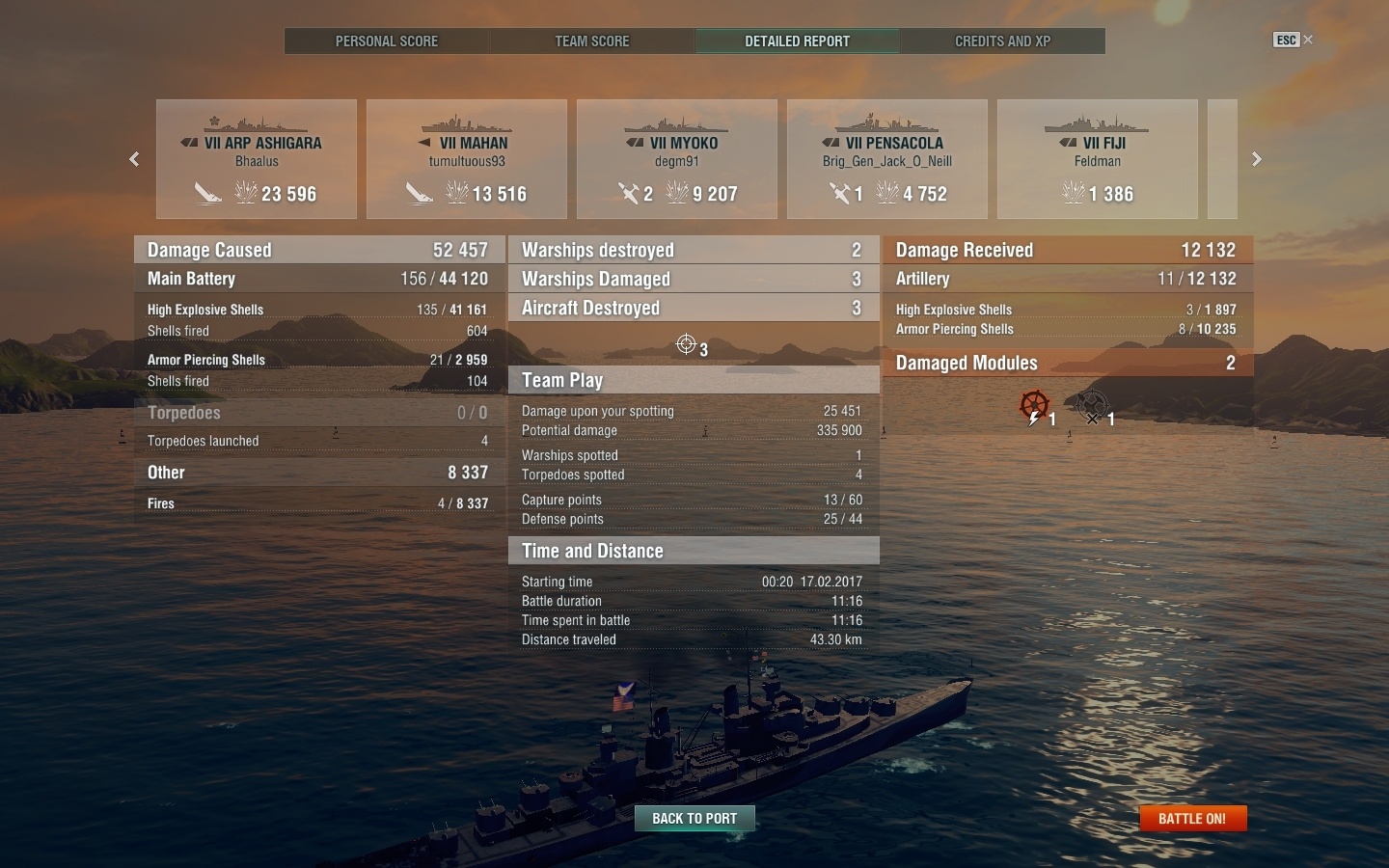Select the ARP Ashigara card for Bhaalus
Image resolution: width=1389 pixels, height=868 pixels.
[257, 159]
